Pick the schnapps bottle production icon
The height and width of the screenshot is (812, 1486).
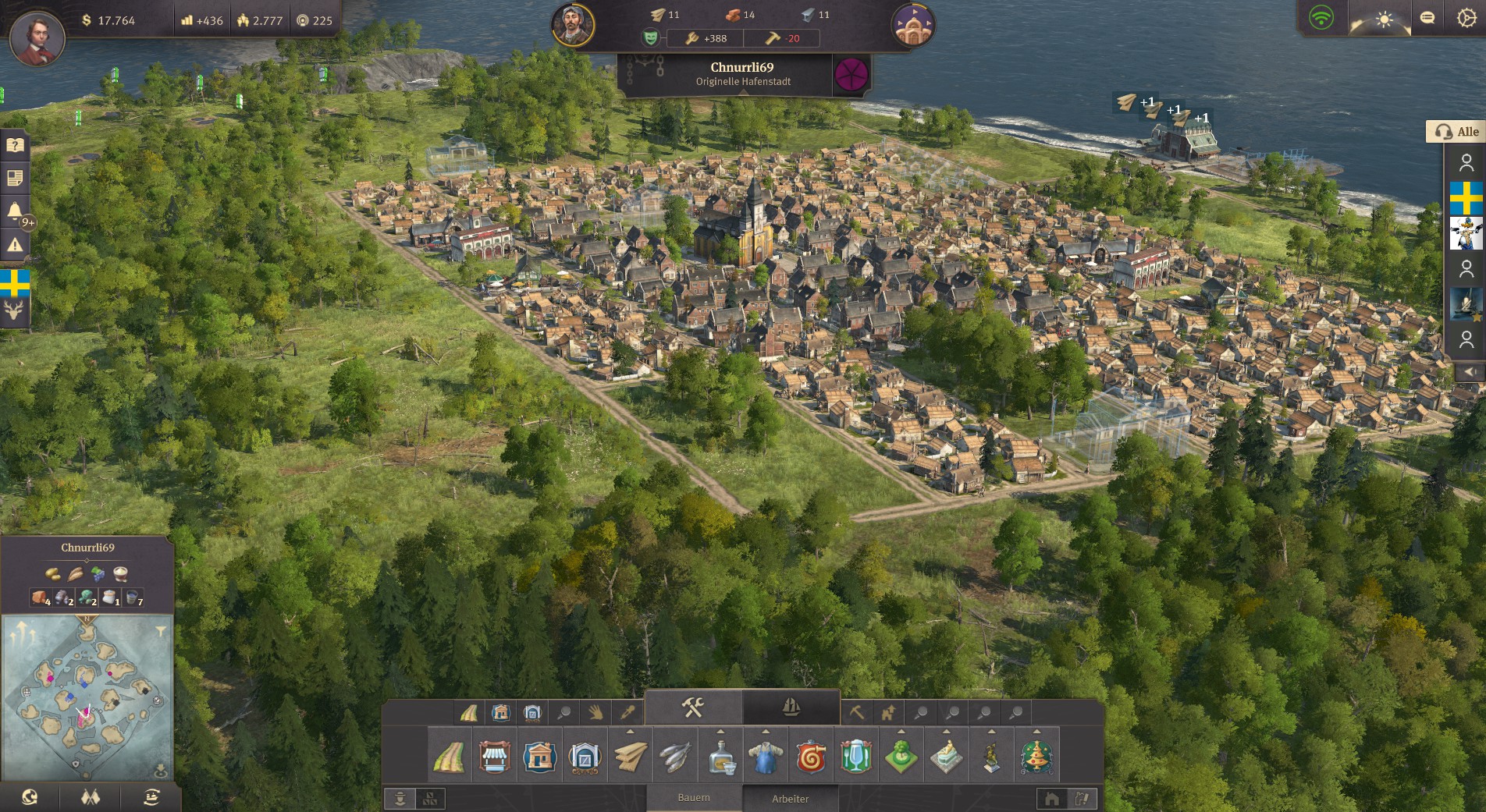tap(720, 757)
